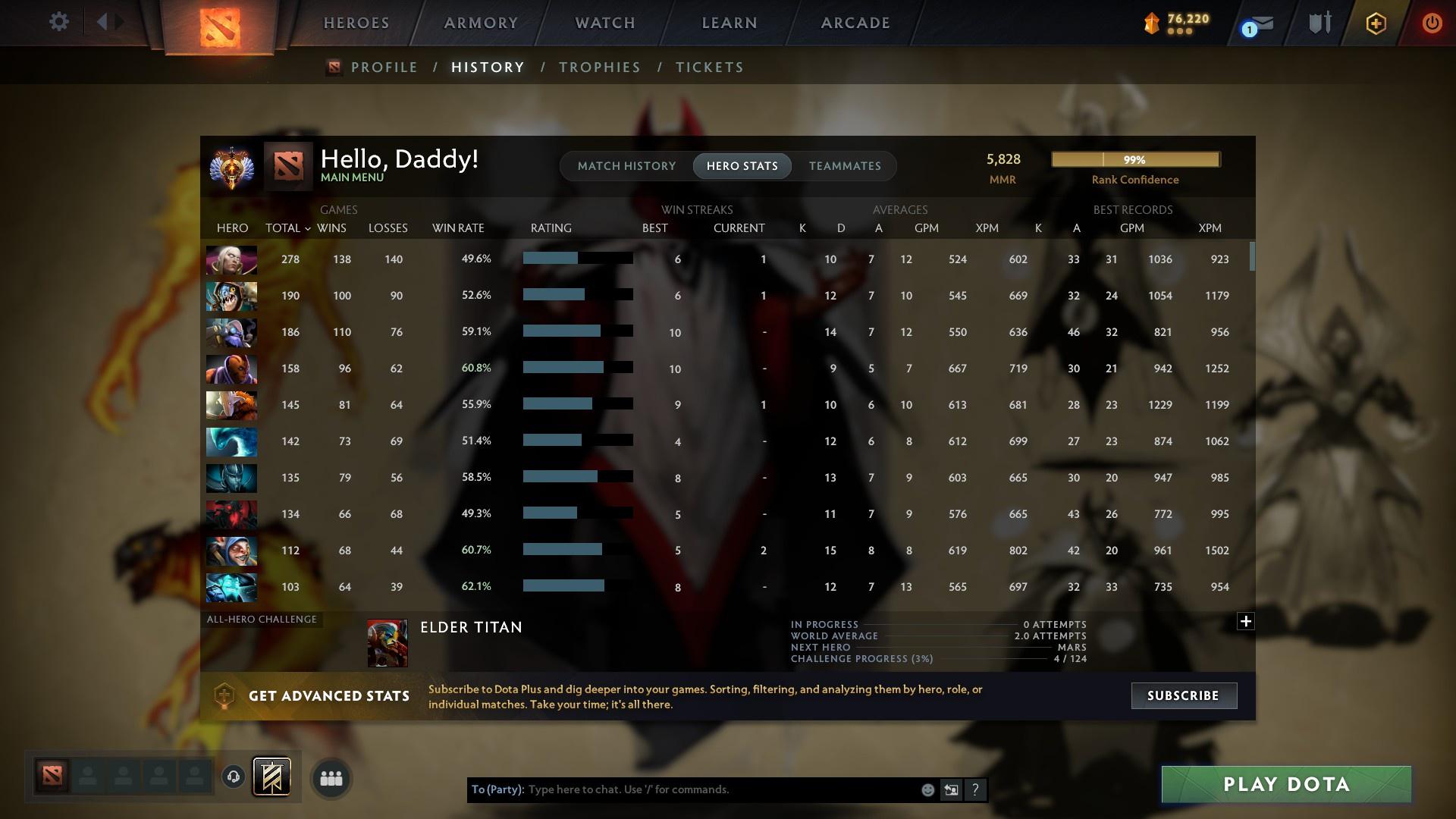The width and height of the screenshot is (1456, 819).
Task: Click SUBSCRIBE for Dota Plus
Action: pos(1183,695)
